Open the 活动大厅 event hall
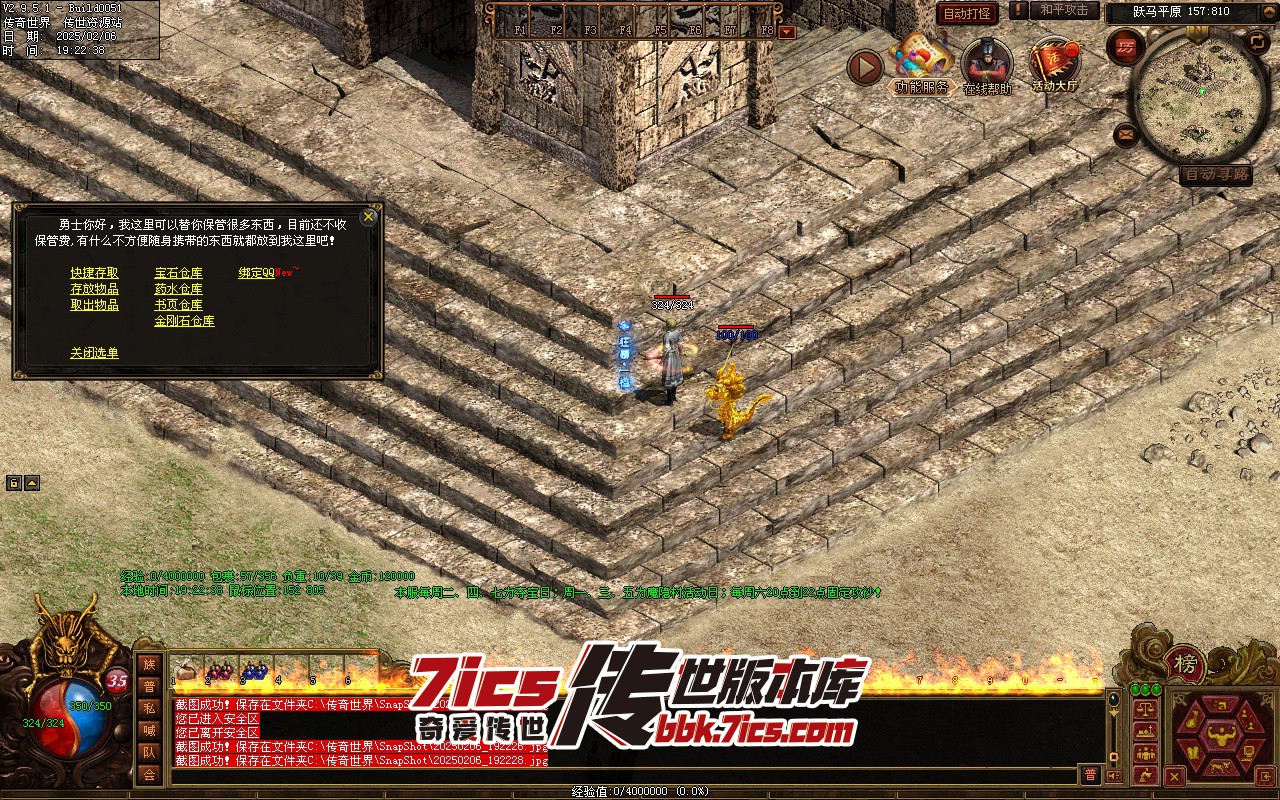1280x800 pixels. point(1054,63)
